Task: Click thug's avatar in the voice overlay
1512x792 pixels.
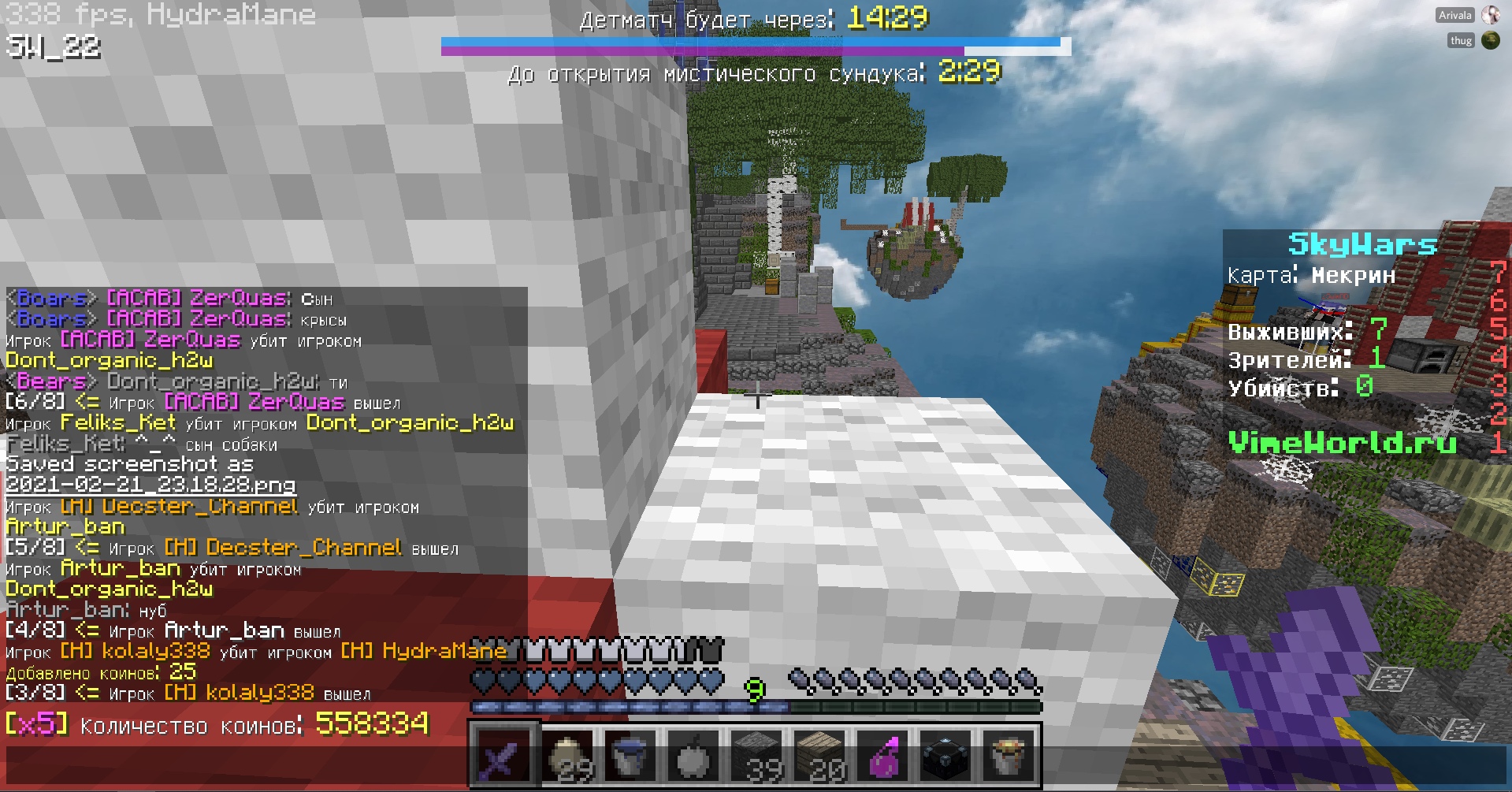Action: point(1491,40)
